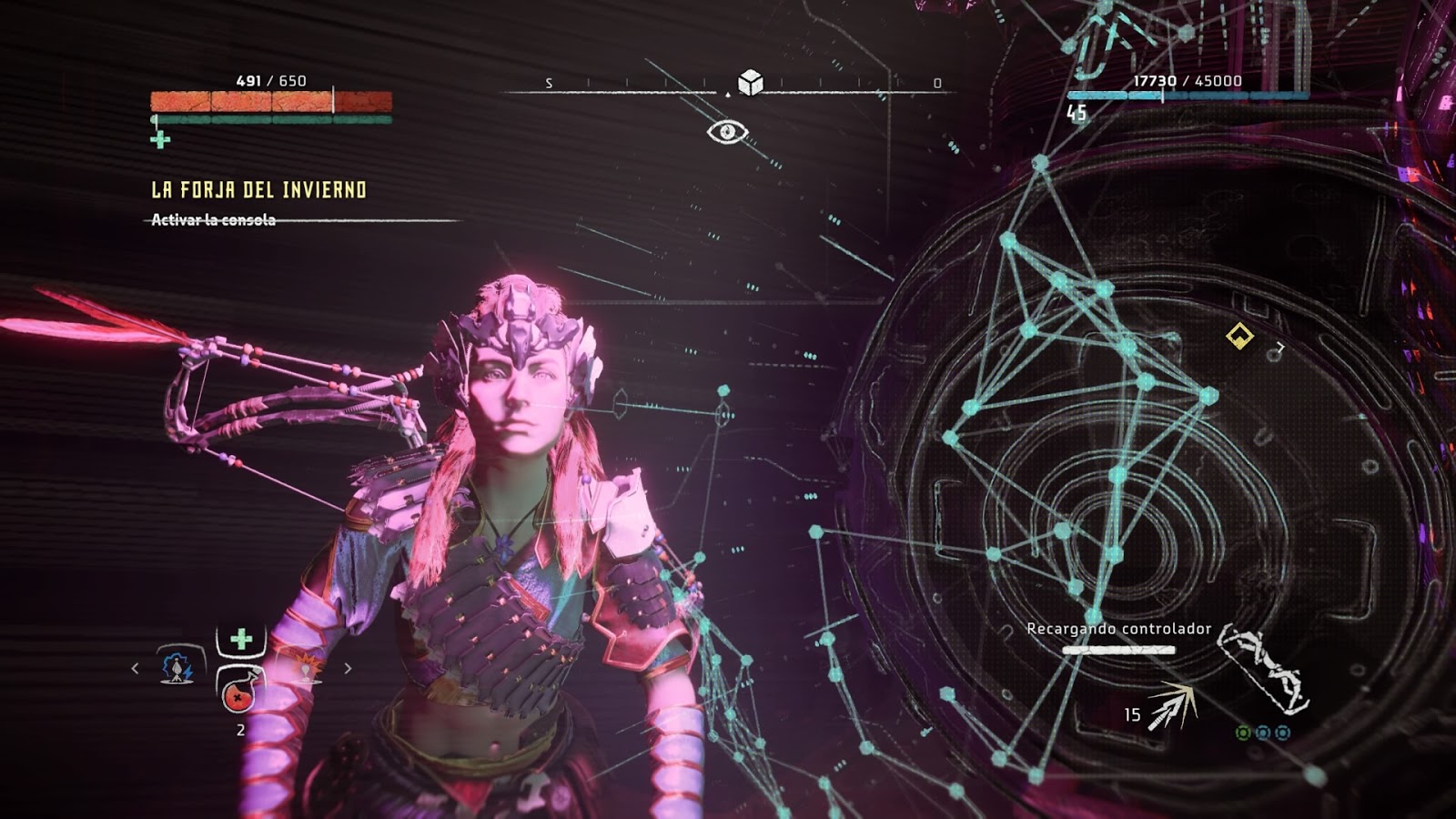
Task: Use the red health potion
Action: [x=238, y=695]
